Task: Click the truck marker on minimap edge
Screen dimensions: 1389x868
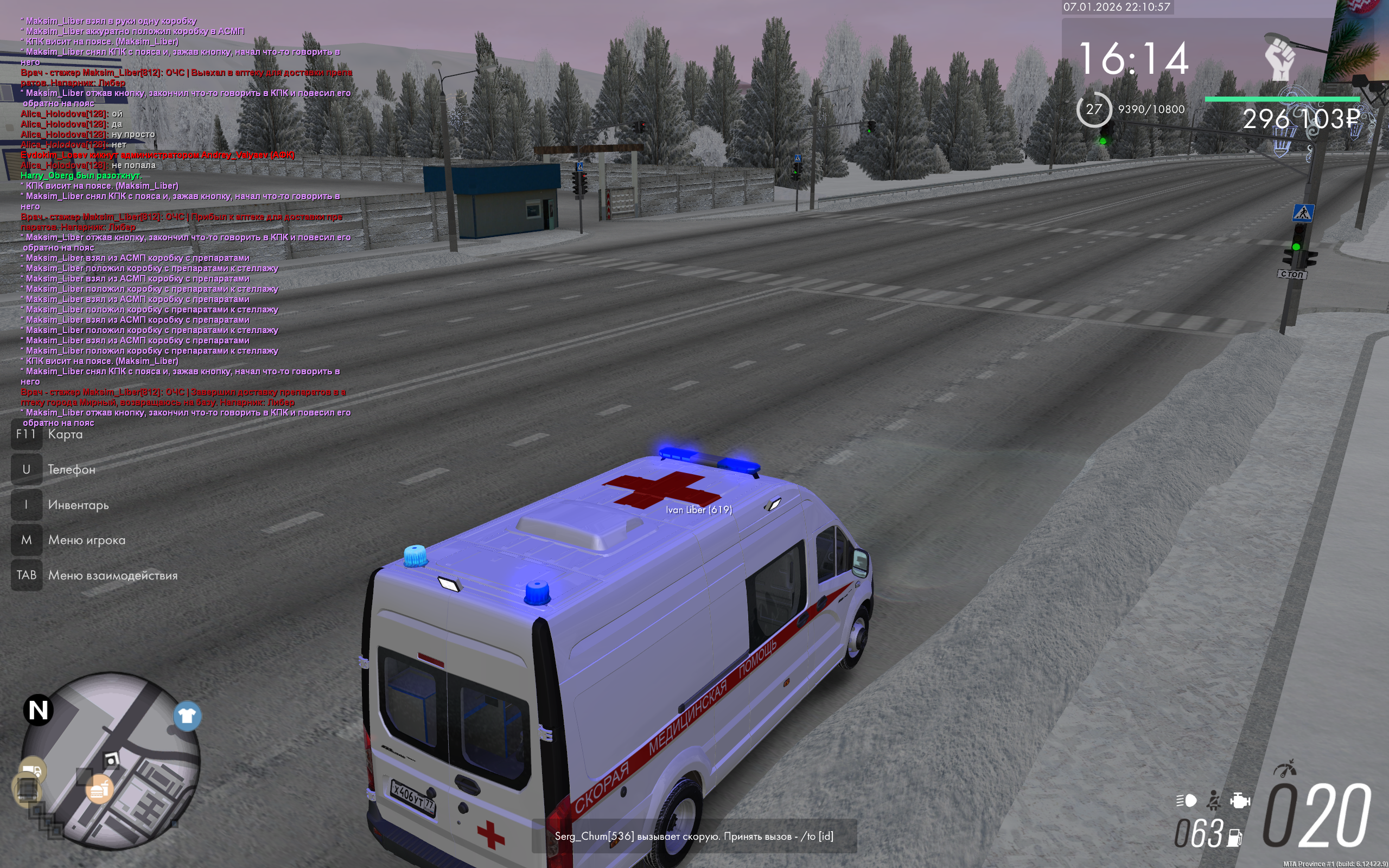Action: pyautogui.click(x=33, y=771)
